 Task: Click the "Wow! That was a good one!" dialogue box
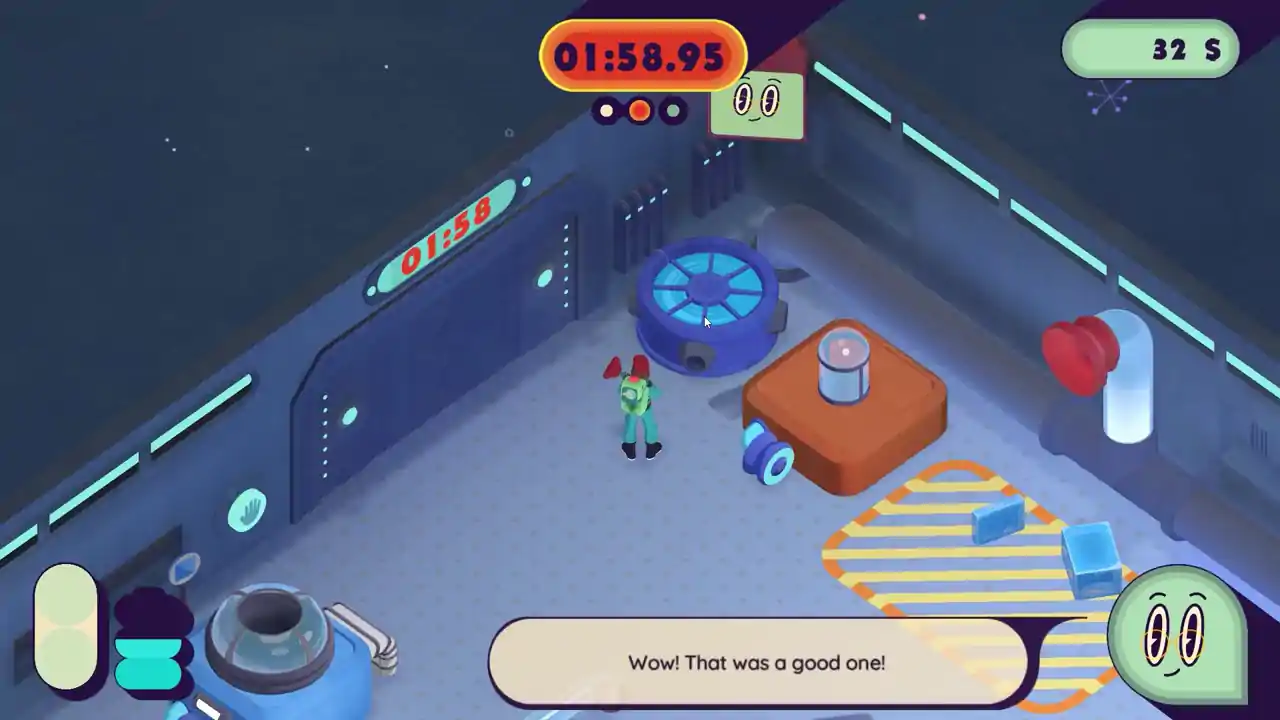(x=757, y=662)
